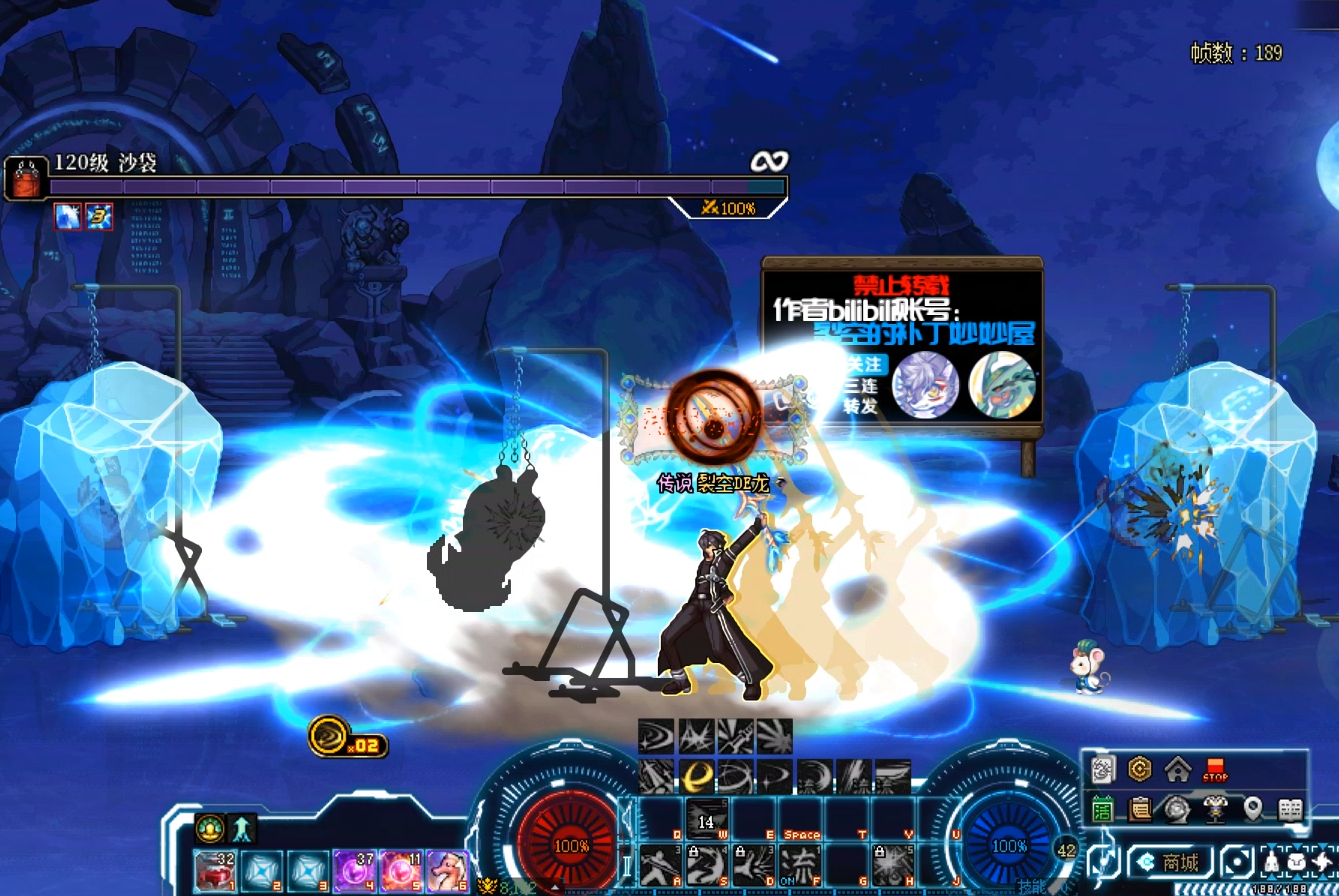Open the quest clipboard icon

pyautogui.click(x=1140, y=808)
